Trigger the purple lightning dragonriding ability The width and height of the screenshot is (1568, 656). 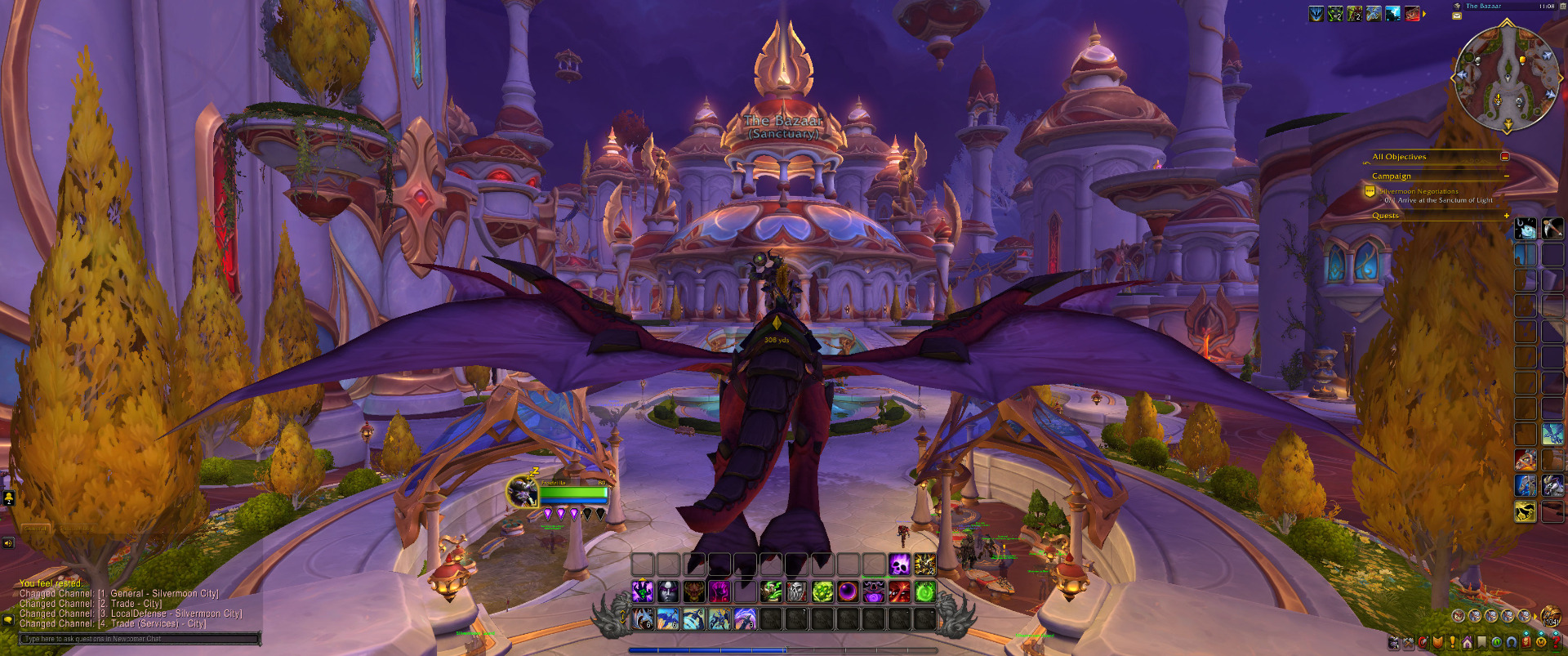coord(745,619)
